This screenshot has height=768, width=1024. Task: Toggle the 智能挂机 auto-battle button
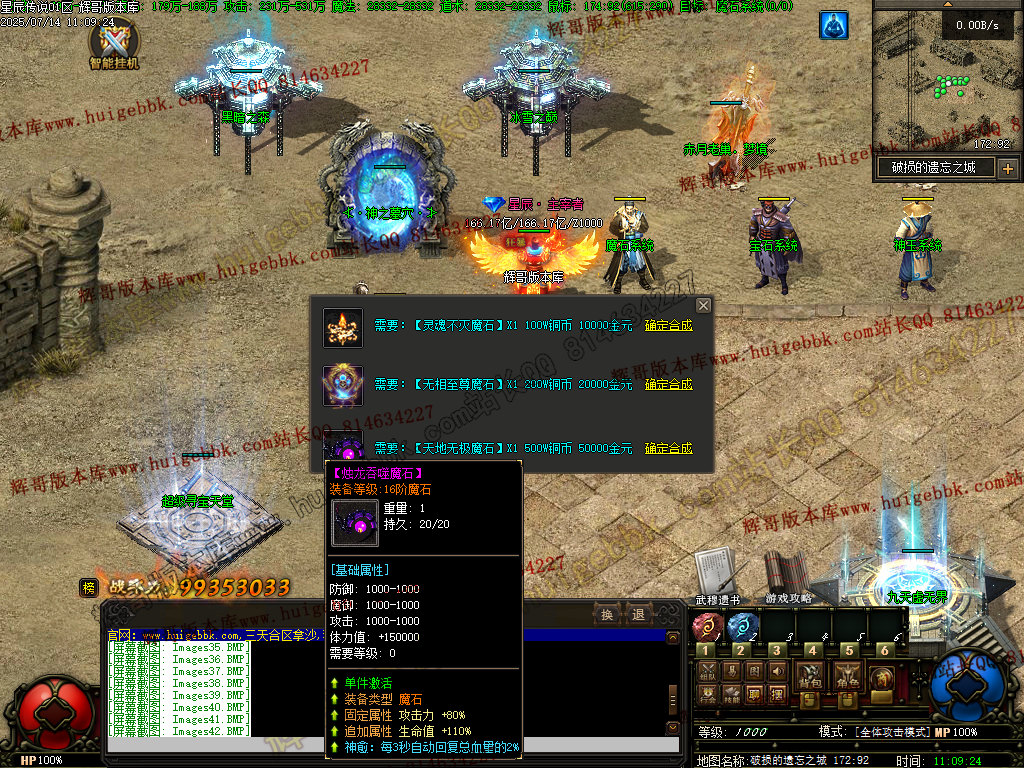pyautogui.click(x=113, y=43)
